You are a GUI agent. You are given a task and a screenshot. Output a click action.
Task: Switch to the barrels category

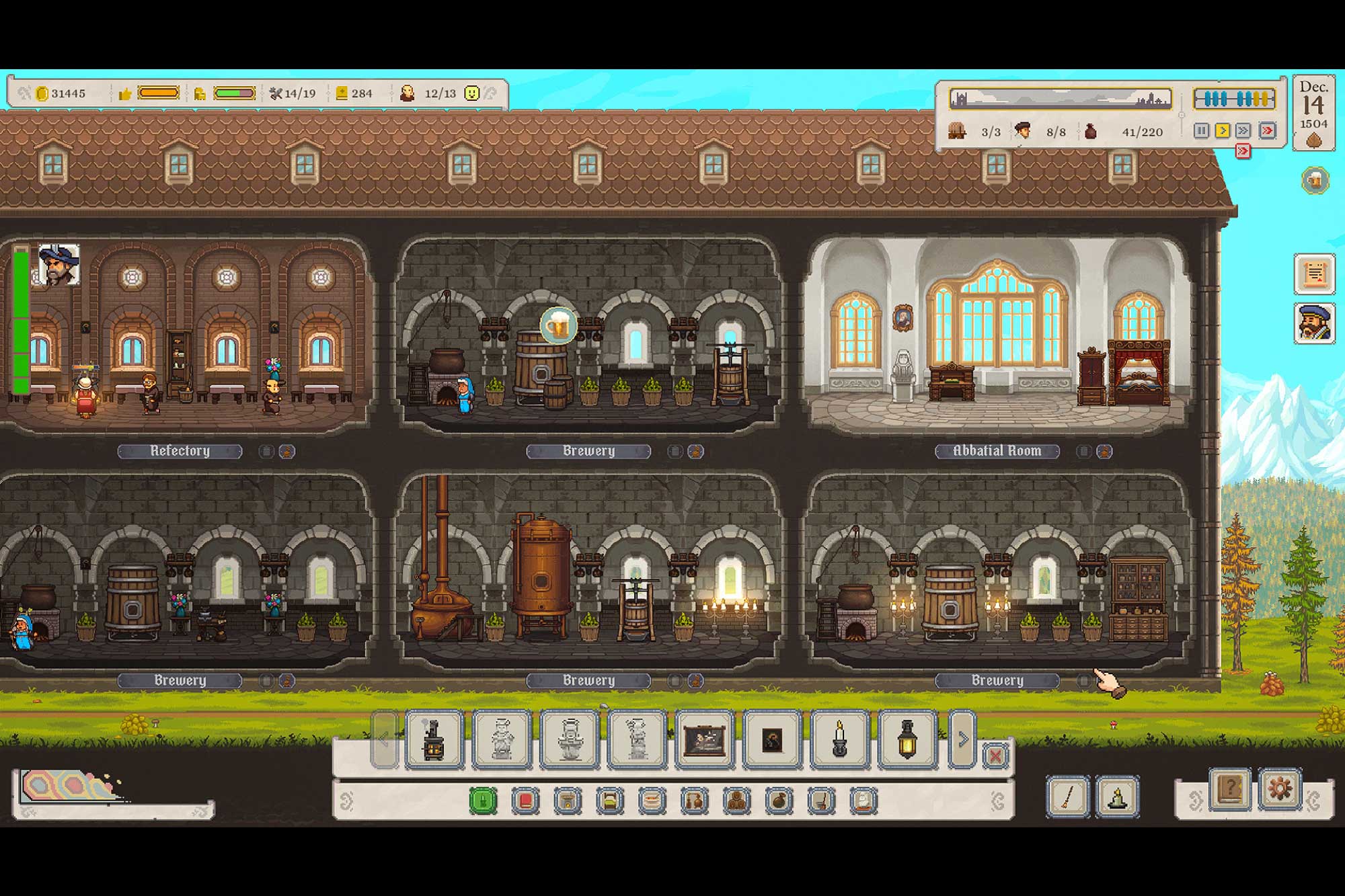click(x=737, y=801)
